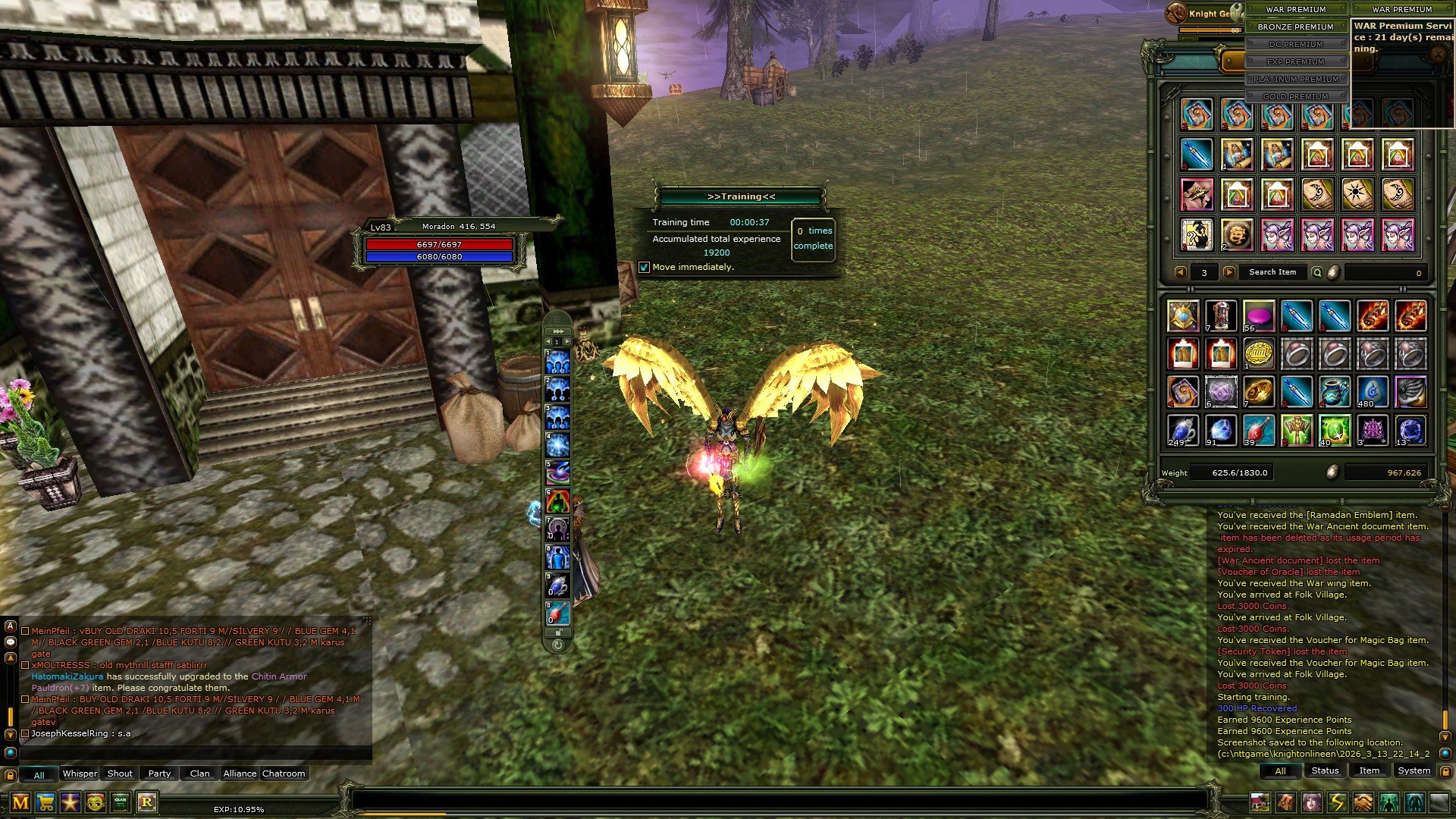Click the search magnifier in the inventory panel
The height and width of the screenshot is (819, 1456).
pos(1319,271)
